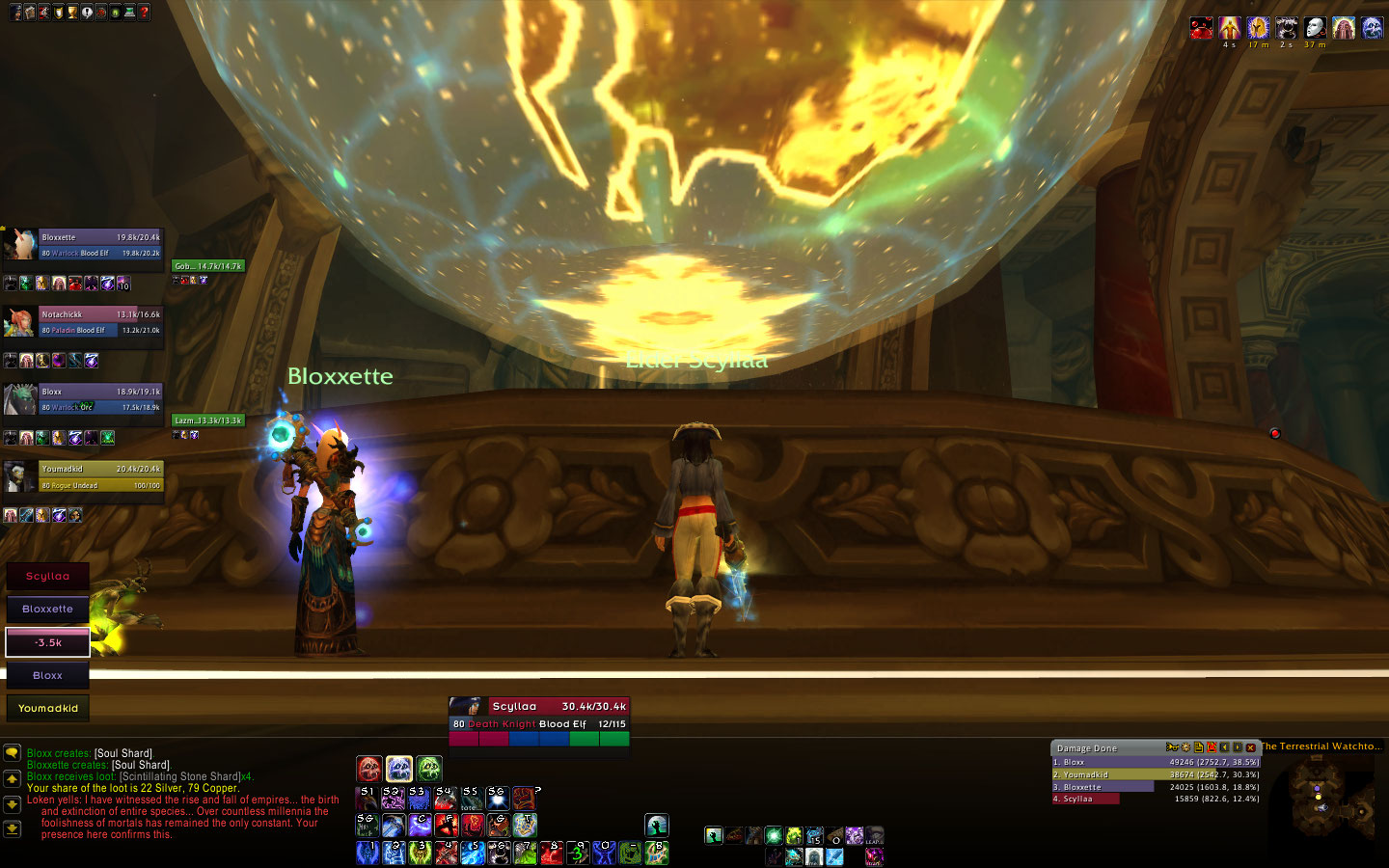Click the red Scyllaa raid button
Screen dimensions: 1389x868
tap(47, 576)
